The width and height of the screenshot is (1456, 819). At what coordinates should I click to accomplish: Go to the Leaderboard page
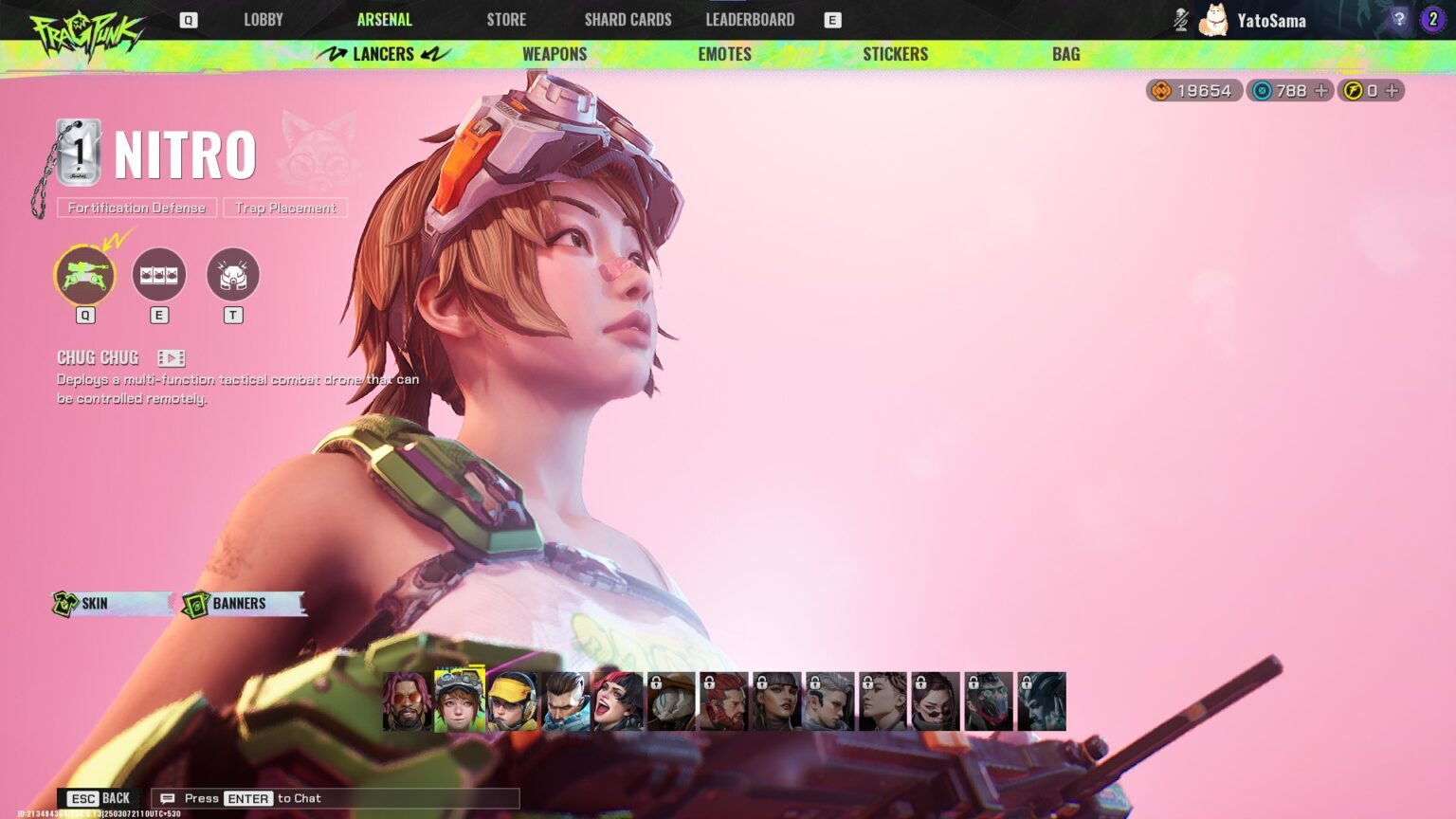pyautogui.click(x=749, y=19)
